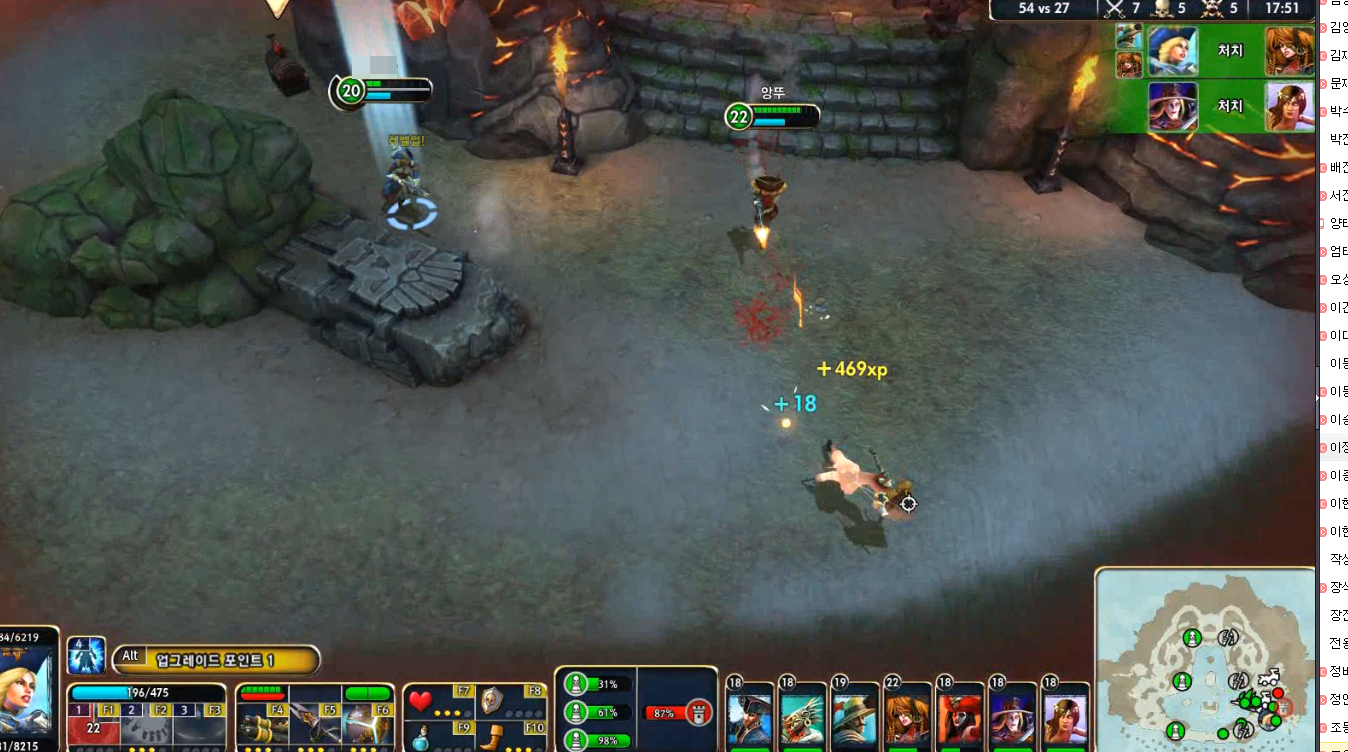Image resolution: width=1348 pixels, height=752 pixels.
Task: Select the level 4 glowing figure ability icon
Action: (86, 656)
